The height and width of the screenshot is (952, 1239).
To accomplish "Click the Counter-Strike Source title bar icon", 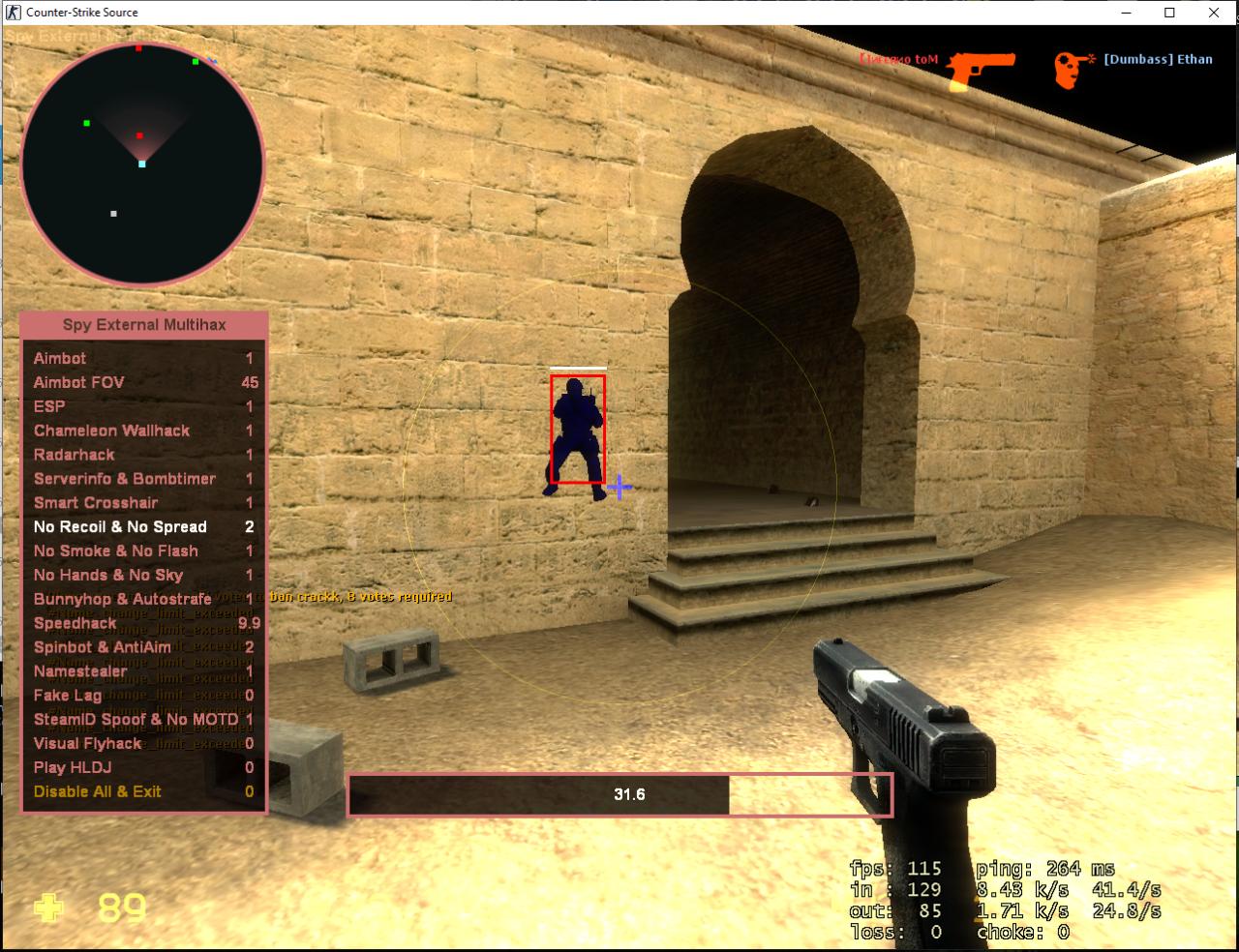I will click(12, 13).
